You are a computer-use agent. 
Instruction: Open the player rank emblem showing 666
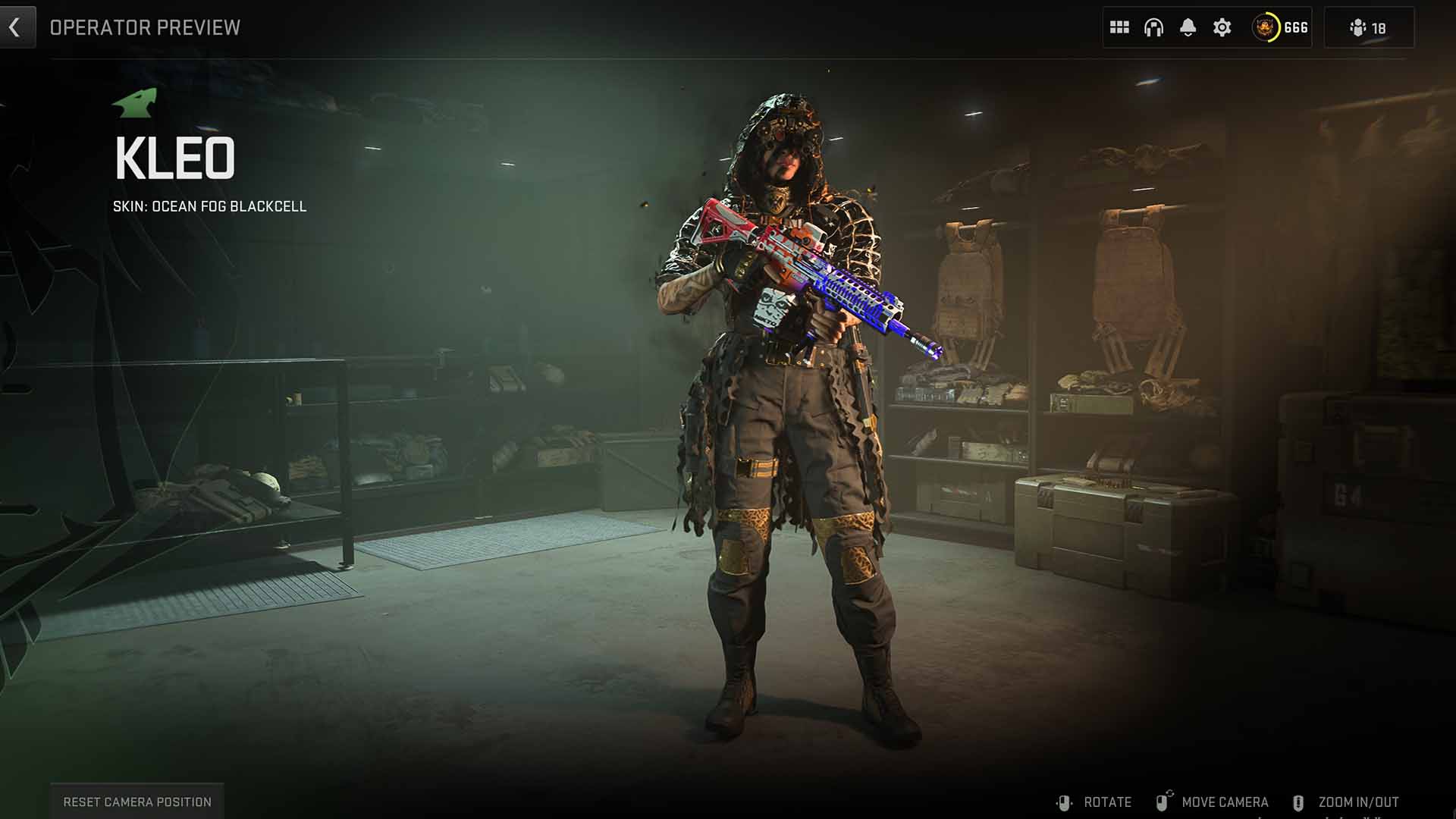coord(1280,28)
